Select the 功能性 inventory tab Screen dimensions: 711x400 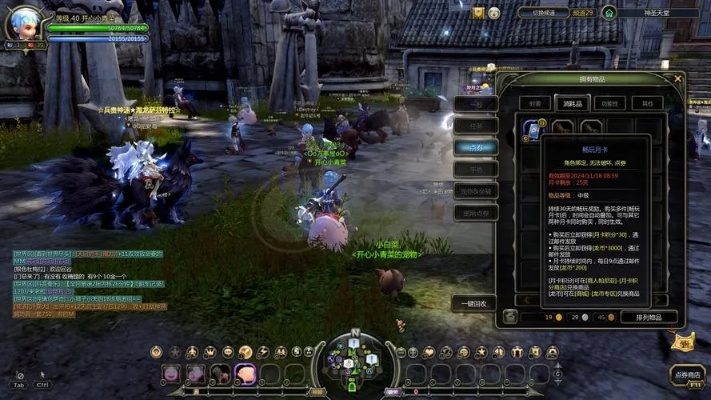click(610, 102)
